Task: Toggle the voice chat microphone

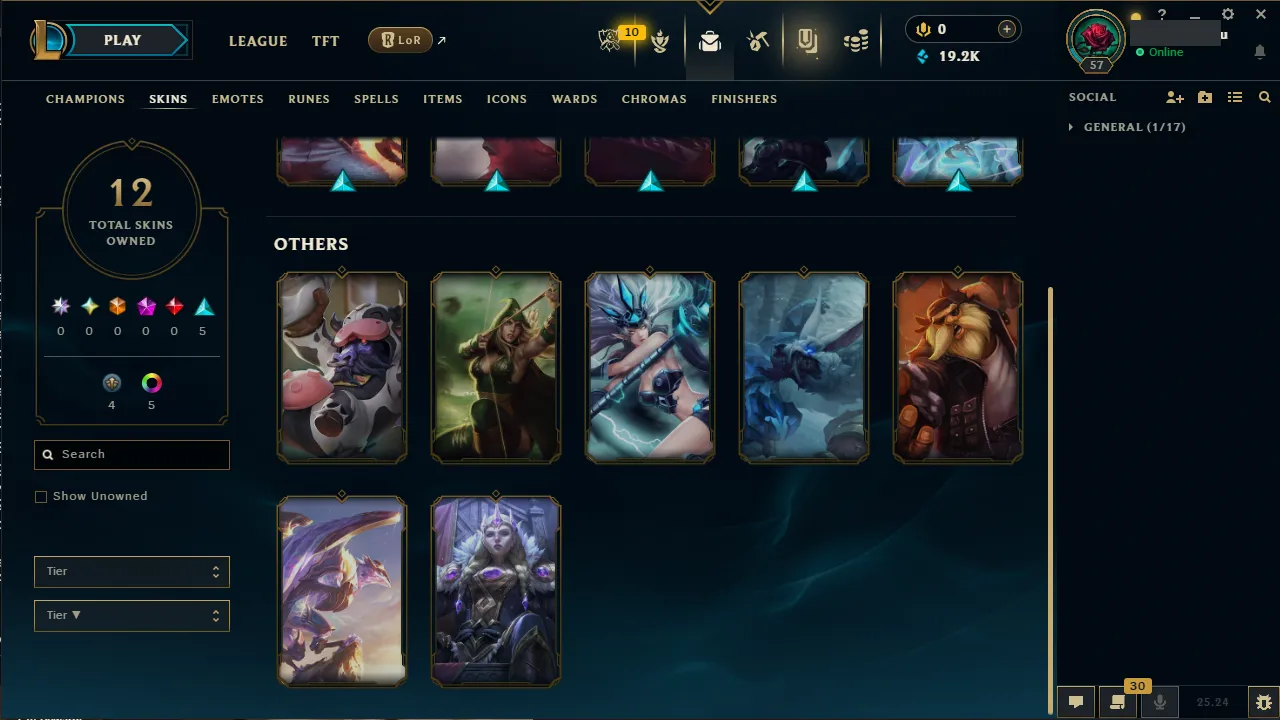Action: point(1159,701)
